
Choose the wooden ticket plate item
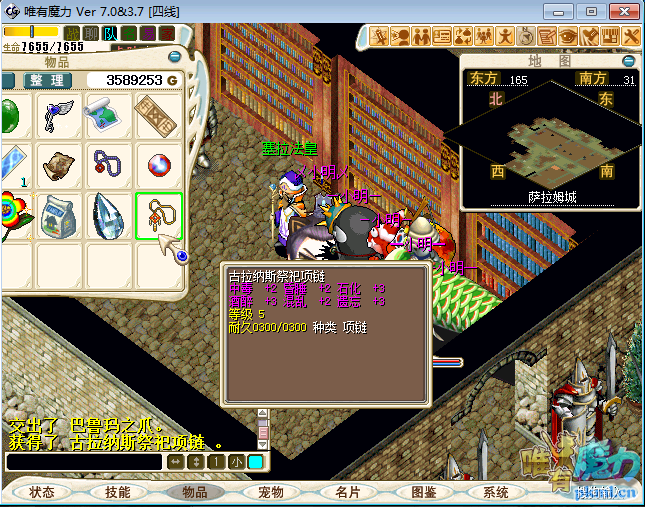158,116
